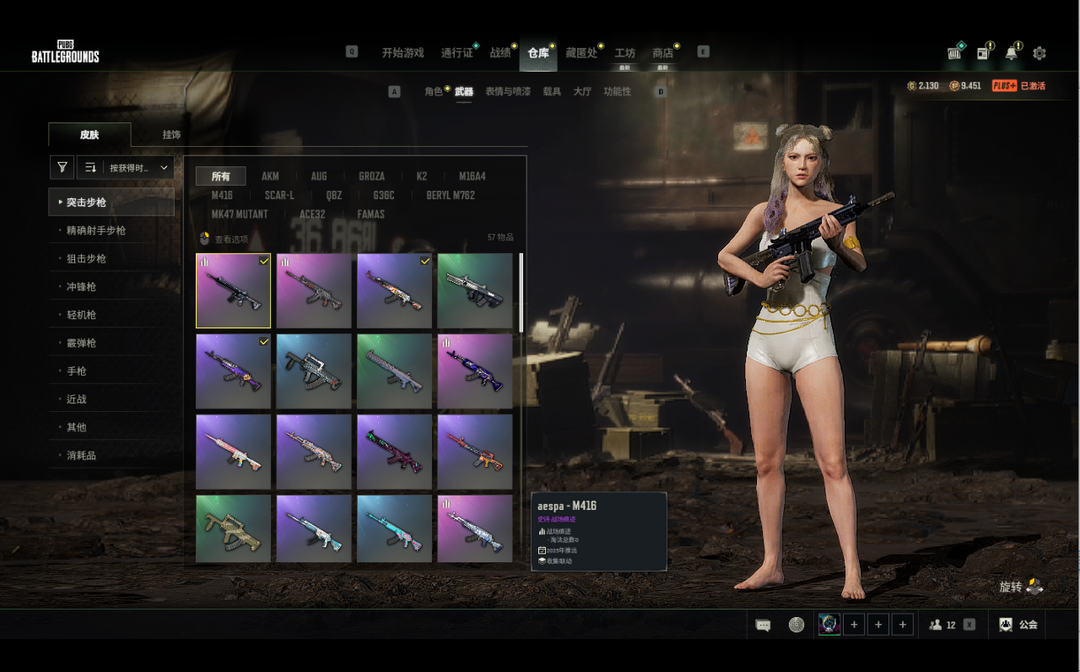The image size is (1080, 672).
Task: Filter skins by AKM
Action: 270,177
